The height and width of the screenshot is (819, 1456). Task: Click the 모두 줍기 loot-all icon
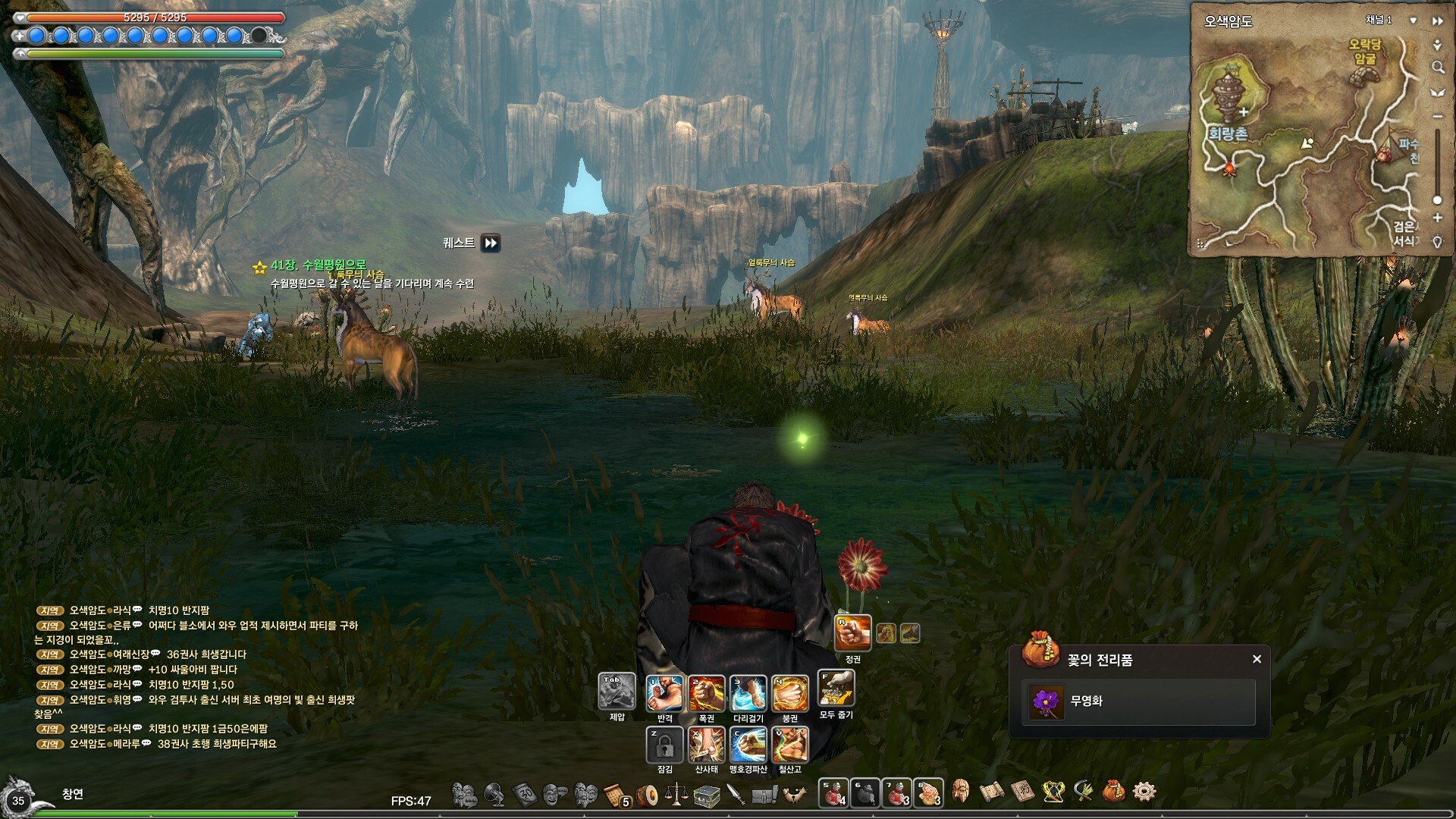(836, 689)
